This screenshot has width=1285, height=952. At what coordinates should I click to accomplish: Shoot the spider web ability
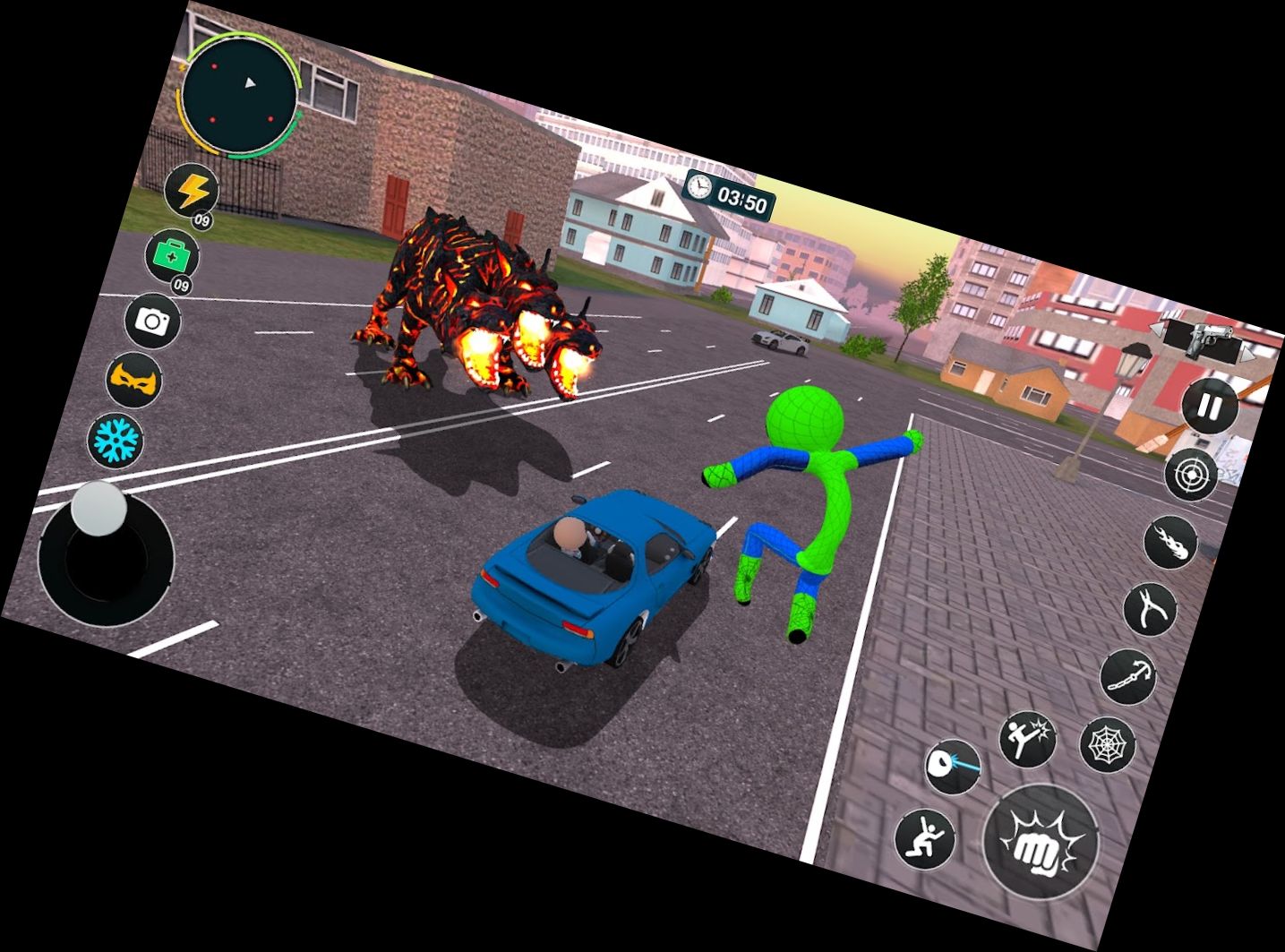(1108, 744)
